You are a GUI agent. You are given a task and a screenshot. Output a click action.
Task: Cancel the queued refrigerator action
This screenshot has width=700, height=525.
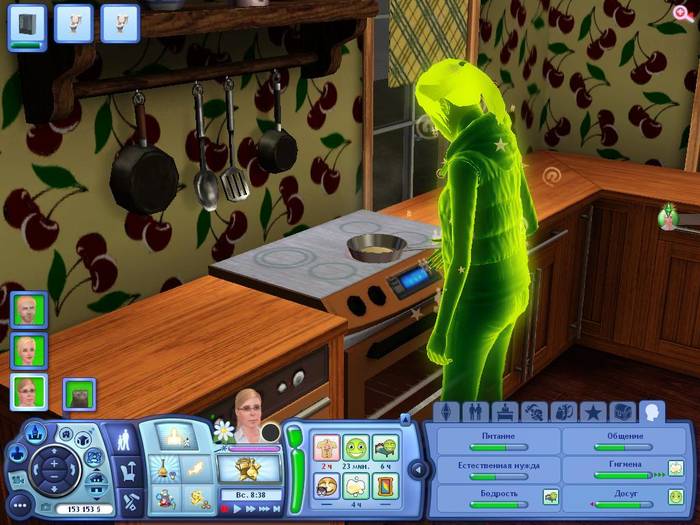pos(27,24)
